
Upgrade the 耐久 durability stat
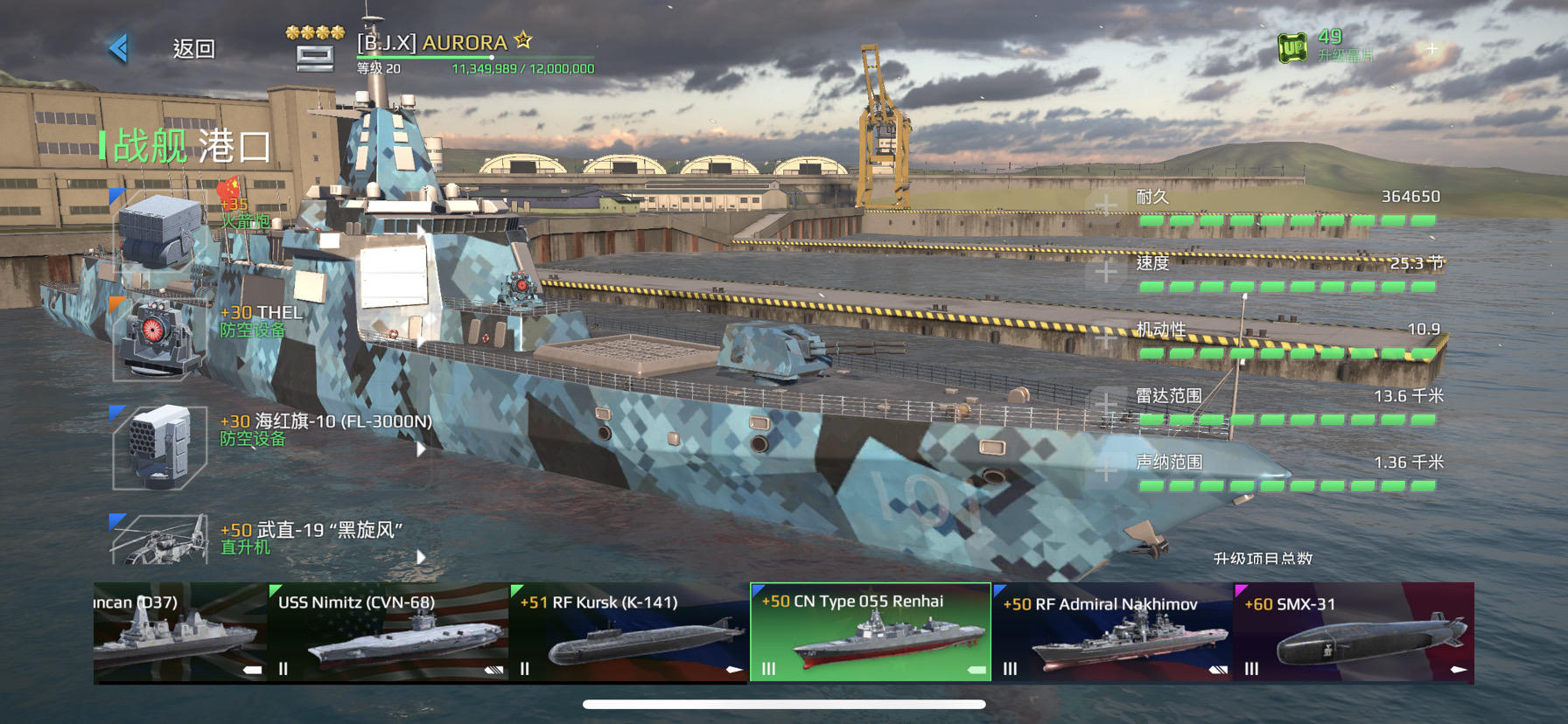[1106, 205]
